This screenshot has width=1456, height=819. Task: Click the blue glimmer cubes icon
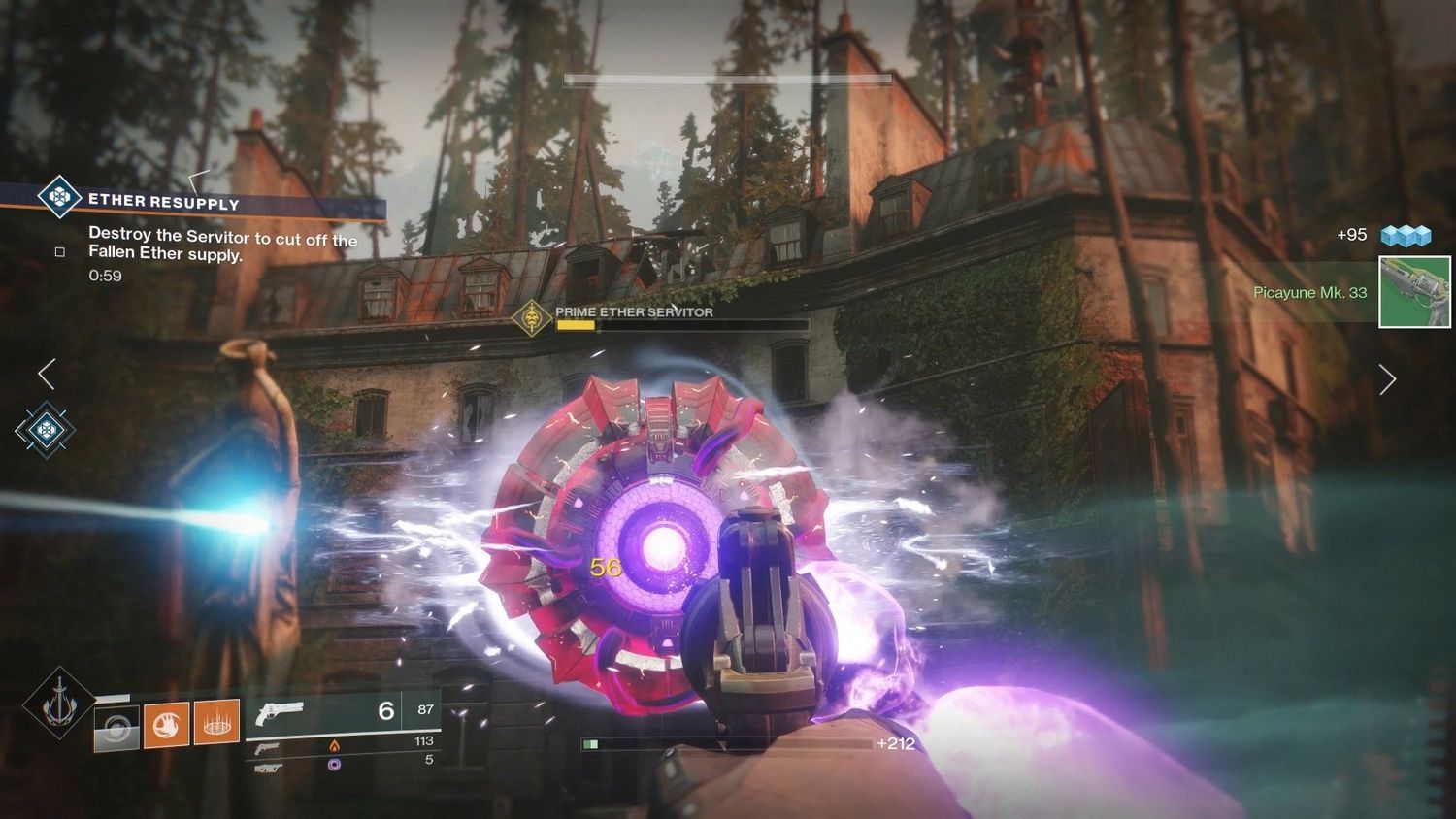click(x=1406, y=236)
